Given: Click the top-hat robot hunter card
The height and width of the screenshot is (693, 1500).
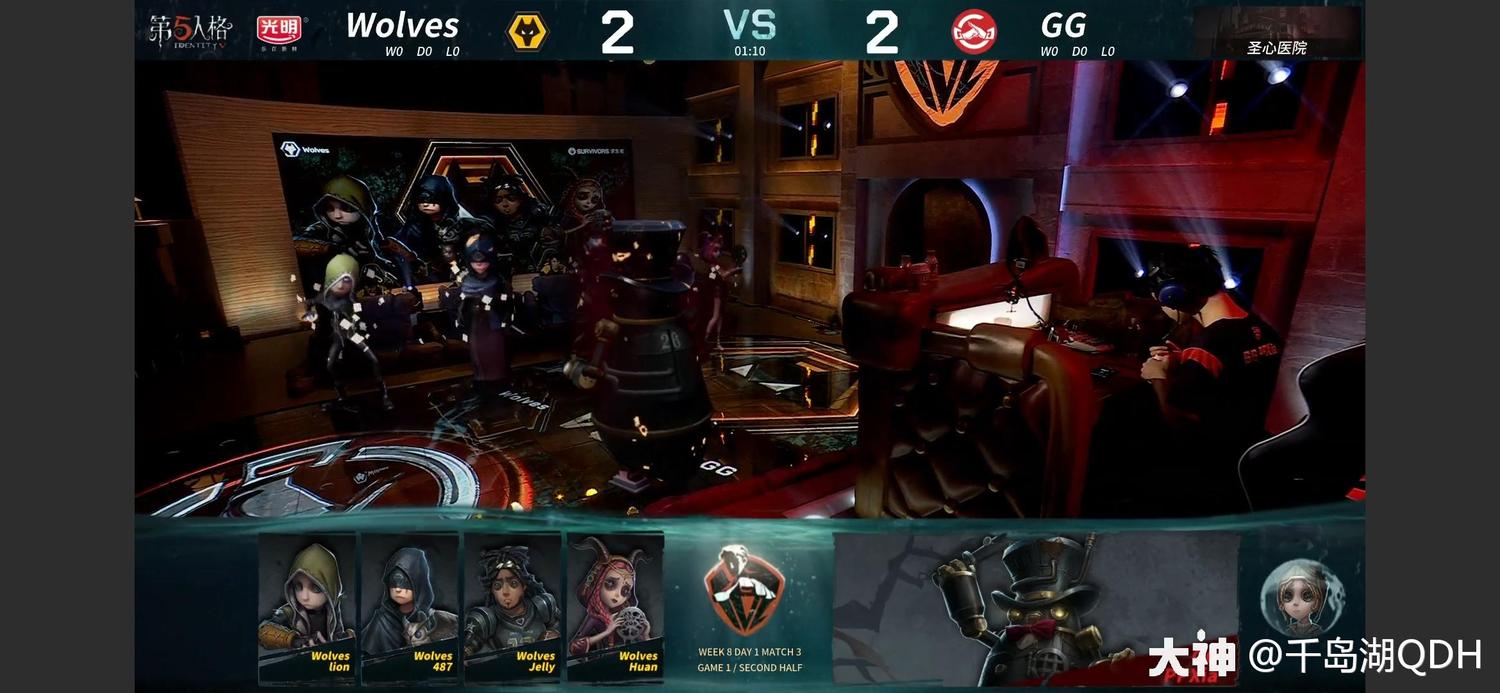Looking at the screenshot, I should coord(1035,606).
